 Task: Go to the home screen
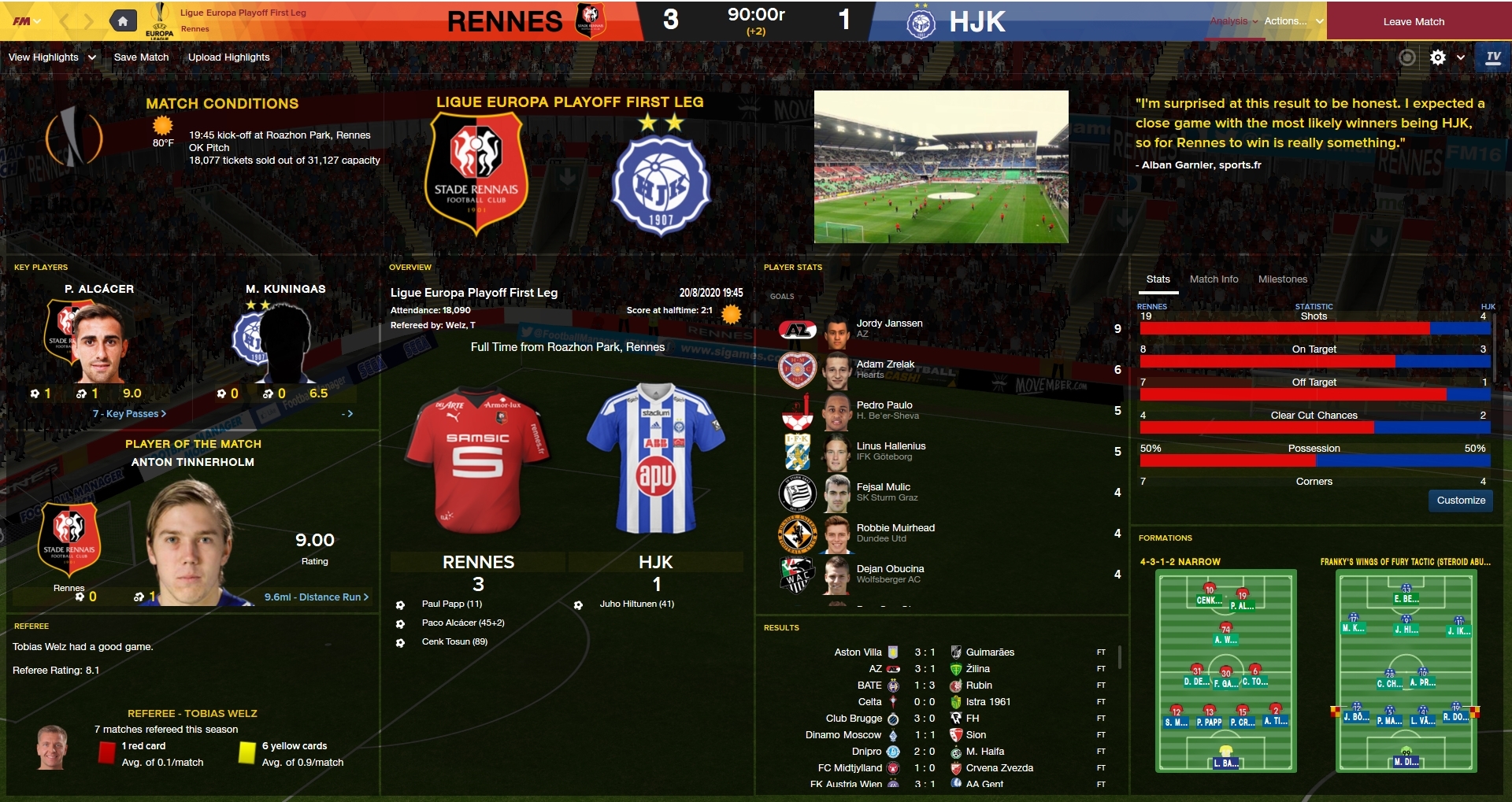click(x=123, y=21)
